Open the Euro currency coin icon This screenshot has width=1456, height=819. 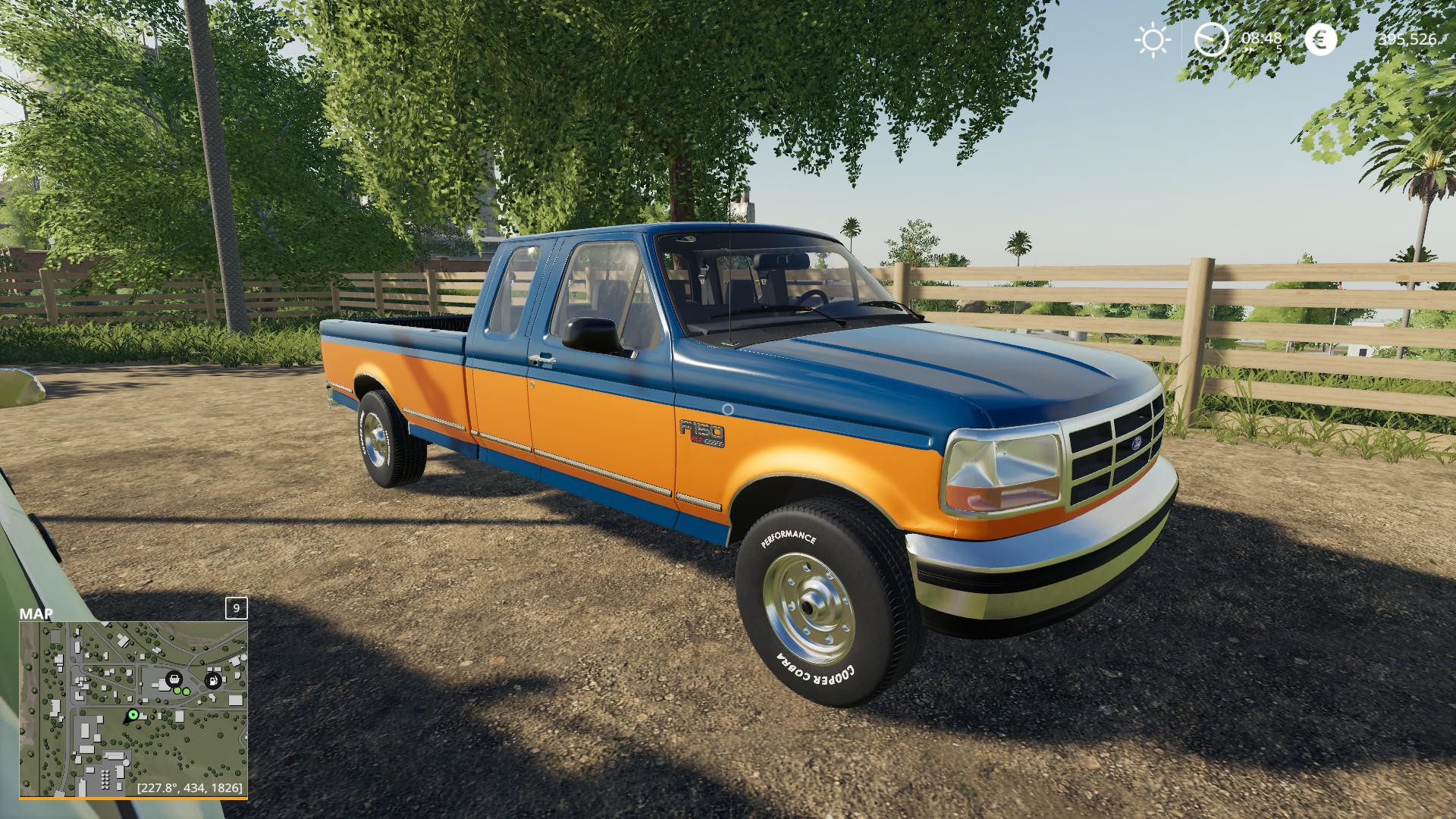pos(1320,39)
